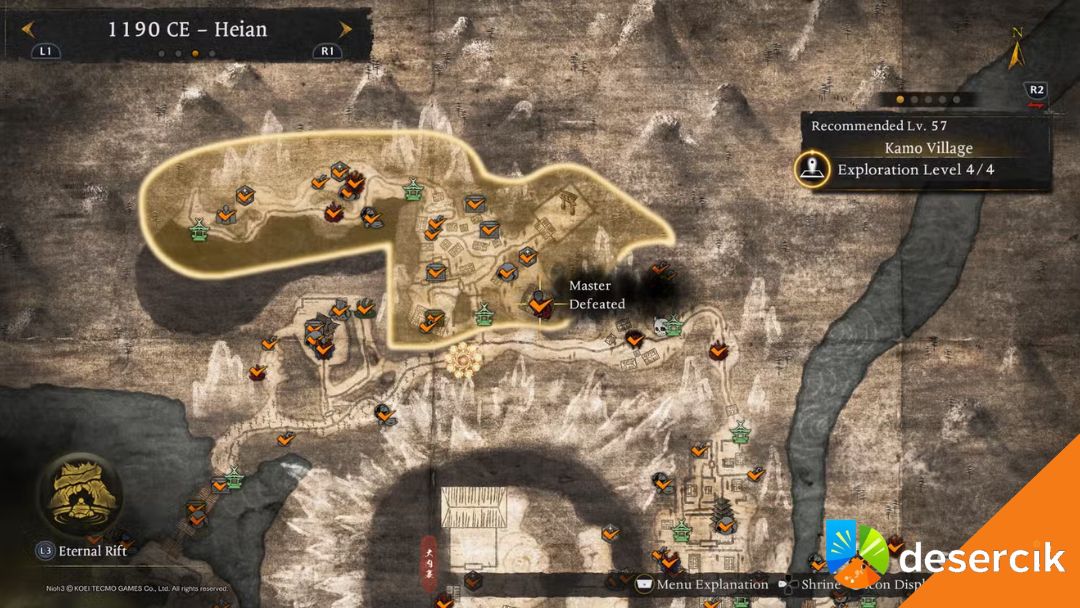Screen dimensions: 1080x608
Task: Open the Eternal Rift golden emblem
Action: [x=79, y=493]
